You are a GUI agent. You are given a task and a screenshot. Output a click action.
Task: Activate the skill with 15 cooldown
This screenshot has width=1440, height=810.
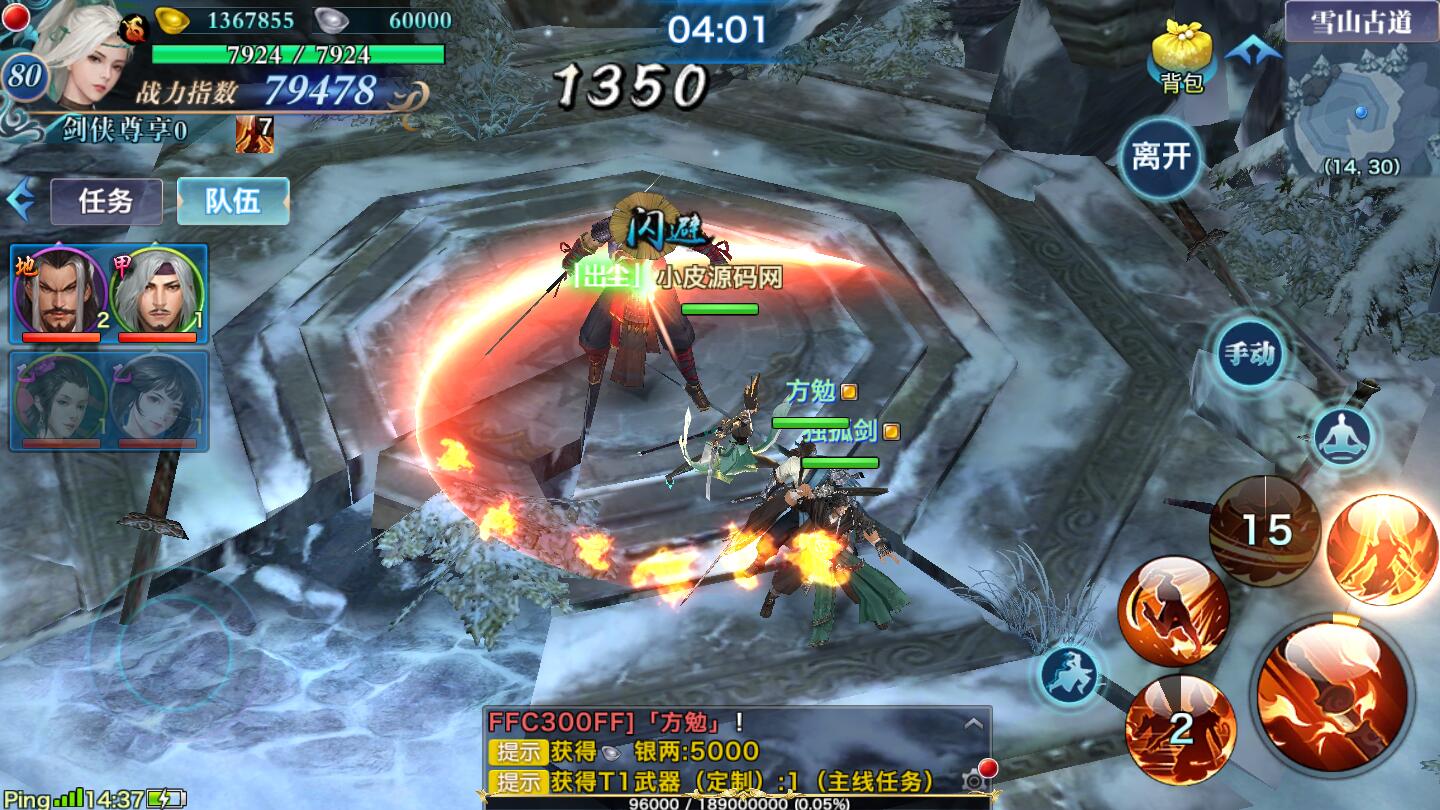click(1264, 530)
